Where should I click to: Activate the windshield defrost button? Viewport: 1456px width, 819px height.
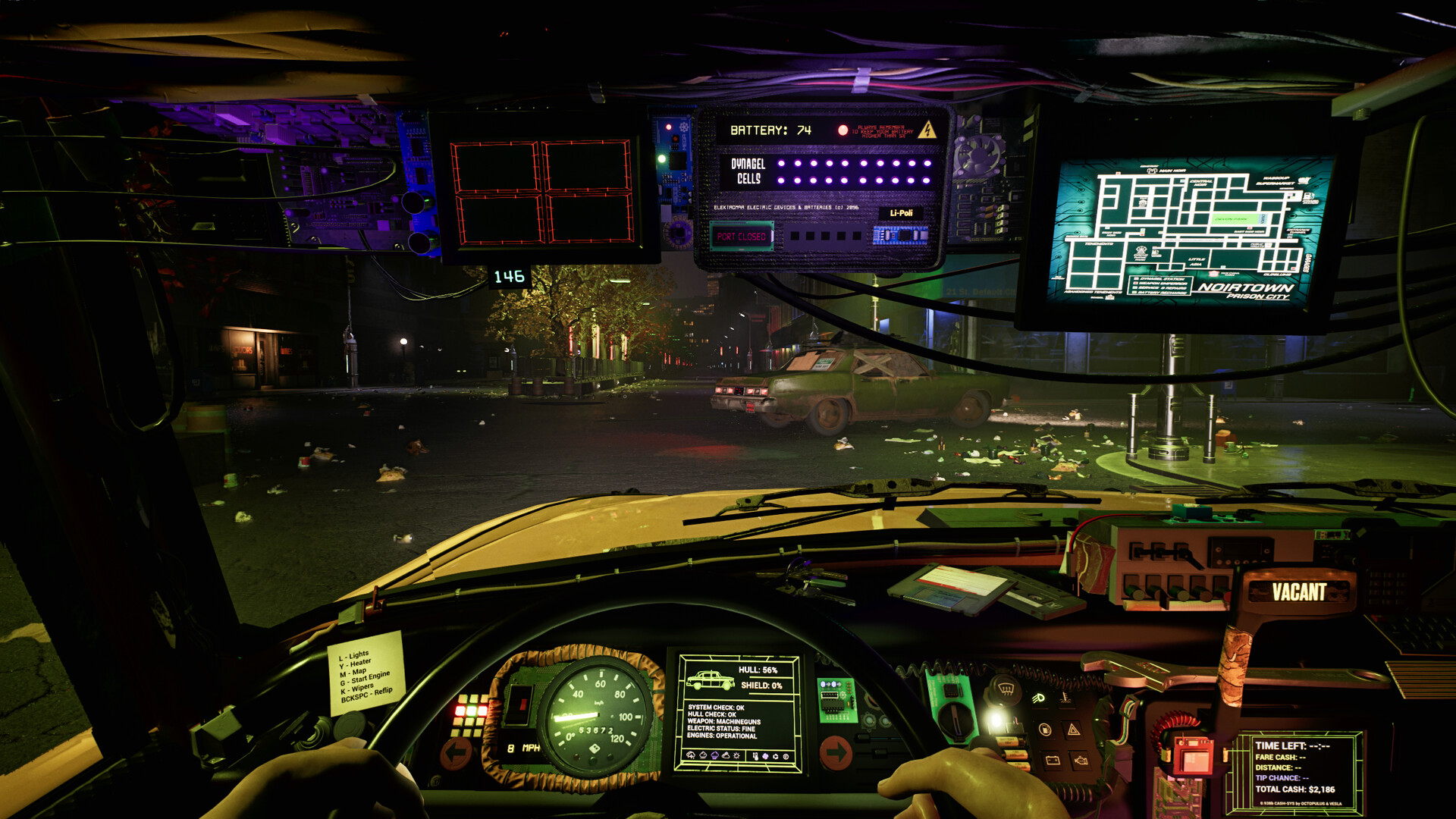point(1006,690)
